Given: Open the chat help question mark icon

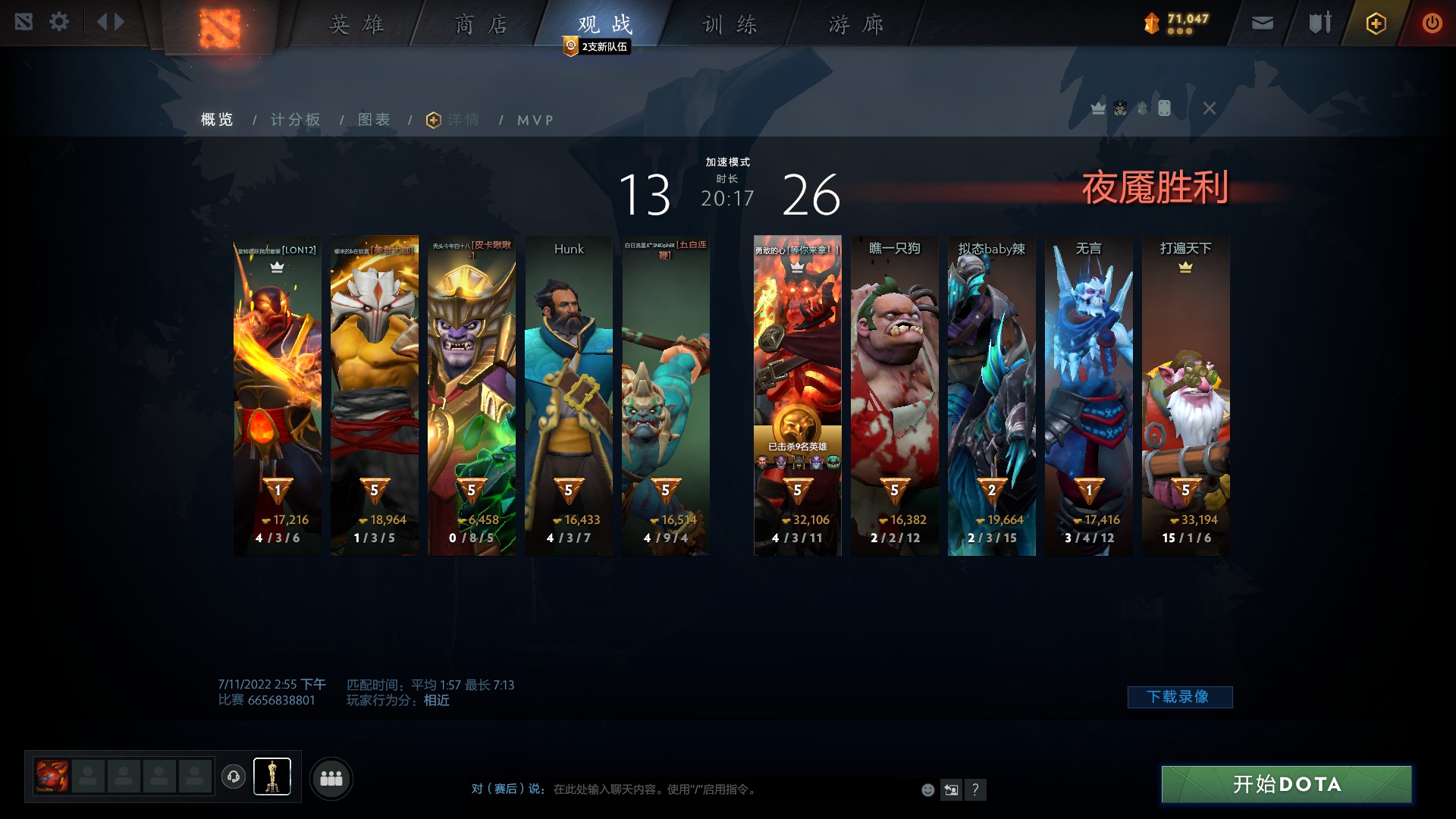Looking at the screenshot, I should point(975,789).
